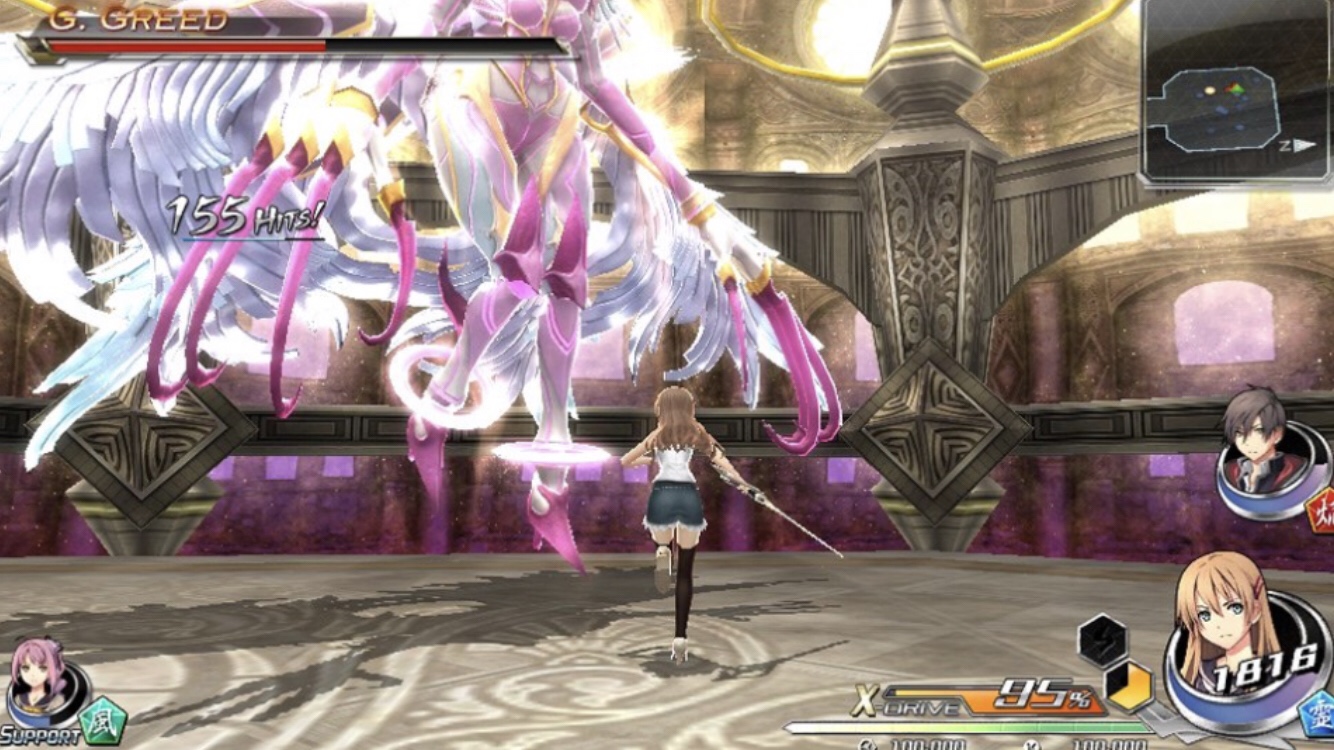
Task: Activate the yellow hexagon skill icon
Action: pyautogui.click(x=1128, y=687)
